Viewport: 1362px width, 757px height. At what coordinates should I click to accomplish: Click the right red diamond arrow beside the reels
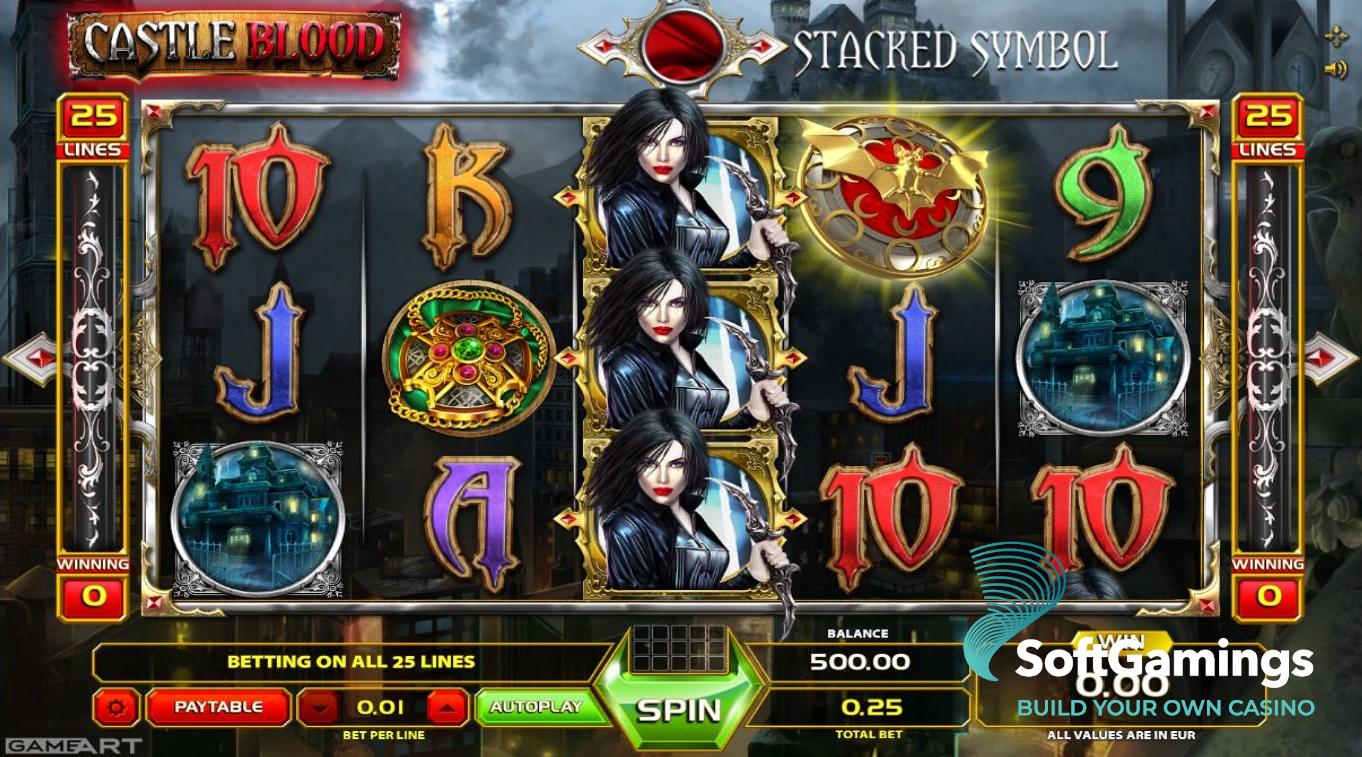(1330, 358)
